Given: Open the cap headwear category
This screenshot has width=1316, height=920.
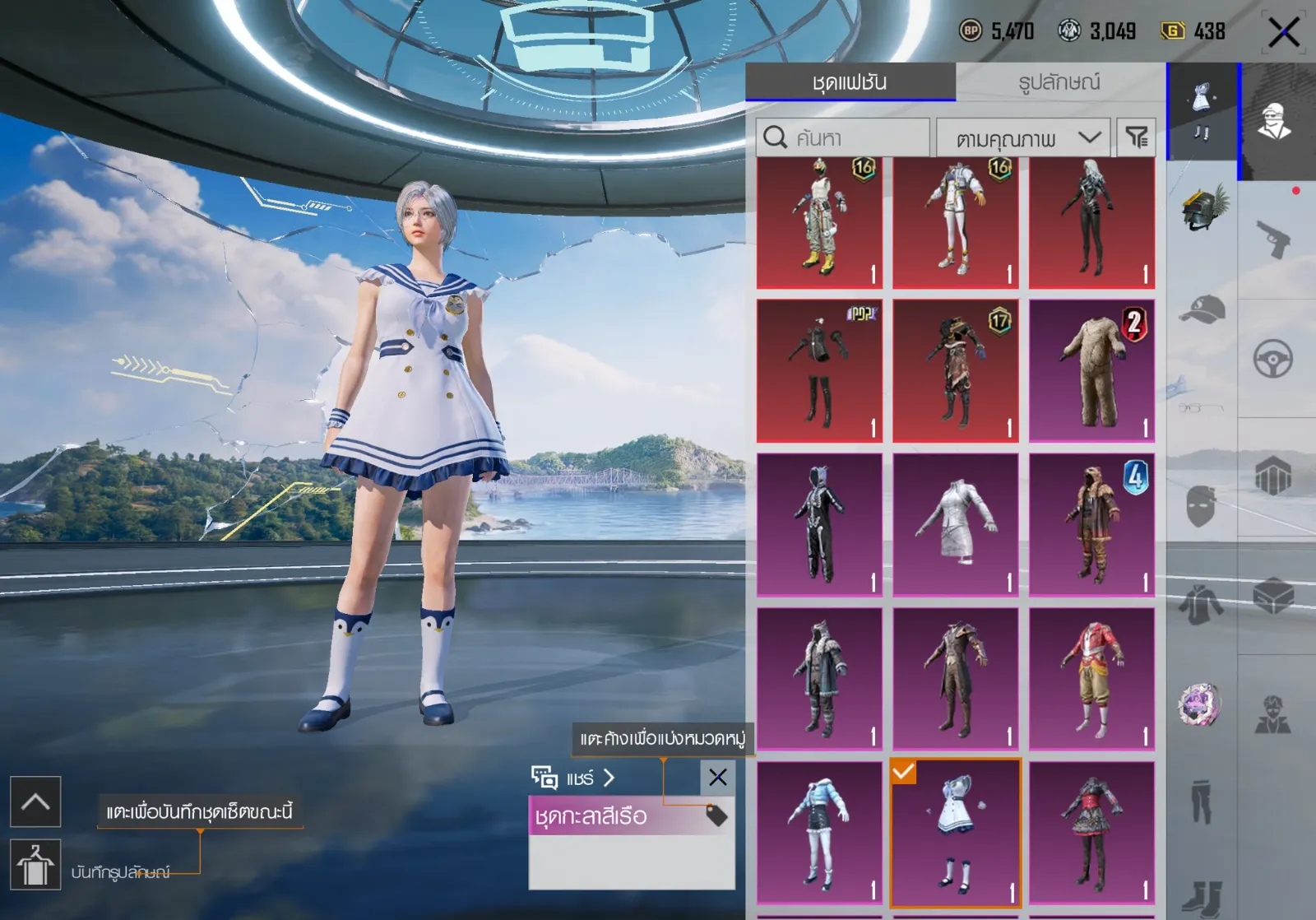Looking at the screenshot, I should coord(1202,311).
